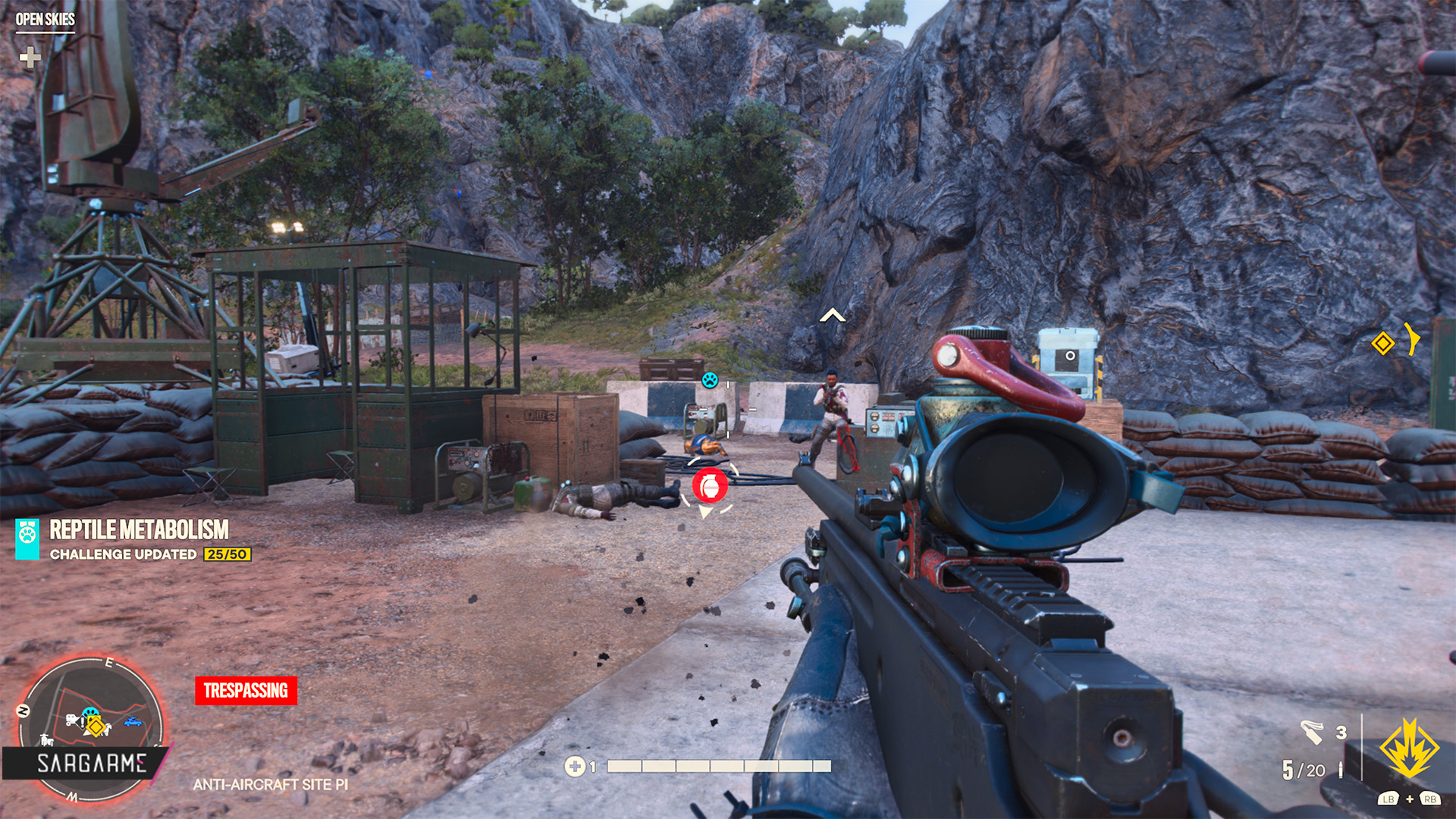This screenshot has width=1456, height=819.
Task: Select the healing plus icon
Action: click(575, 767)
